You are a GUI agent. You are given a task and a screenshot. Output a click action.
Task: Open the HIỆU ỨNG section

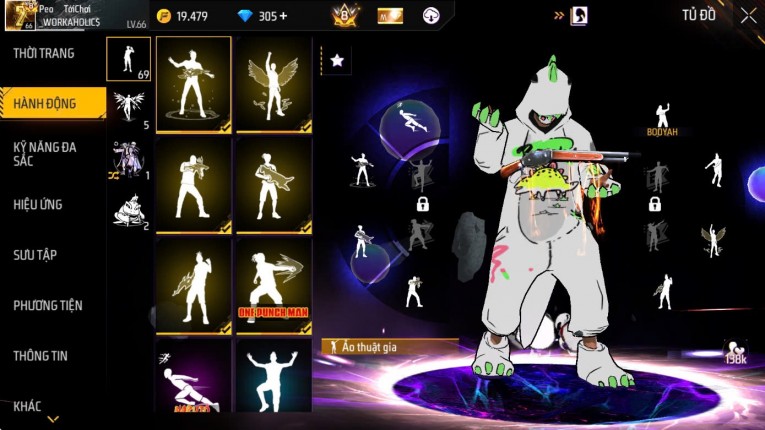[38, 204]
